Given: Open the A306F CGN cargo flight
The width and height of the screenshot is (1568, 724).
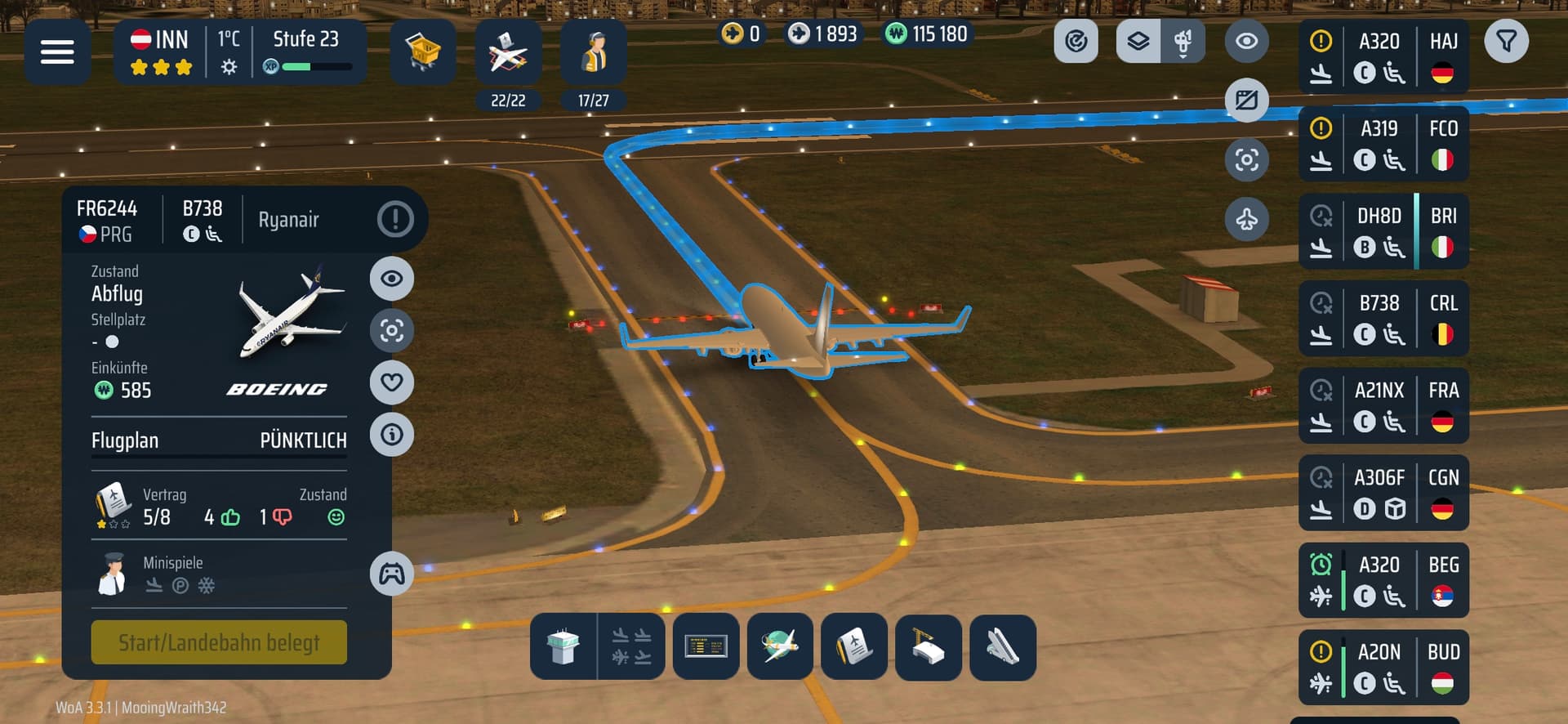Looking at the screenshot, I should (x=1383, y=494).
